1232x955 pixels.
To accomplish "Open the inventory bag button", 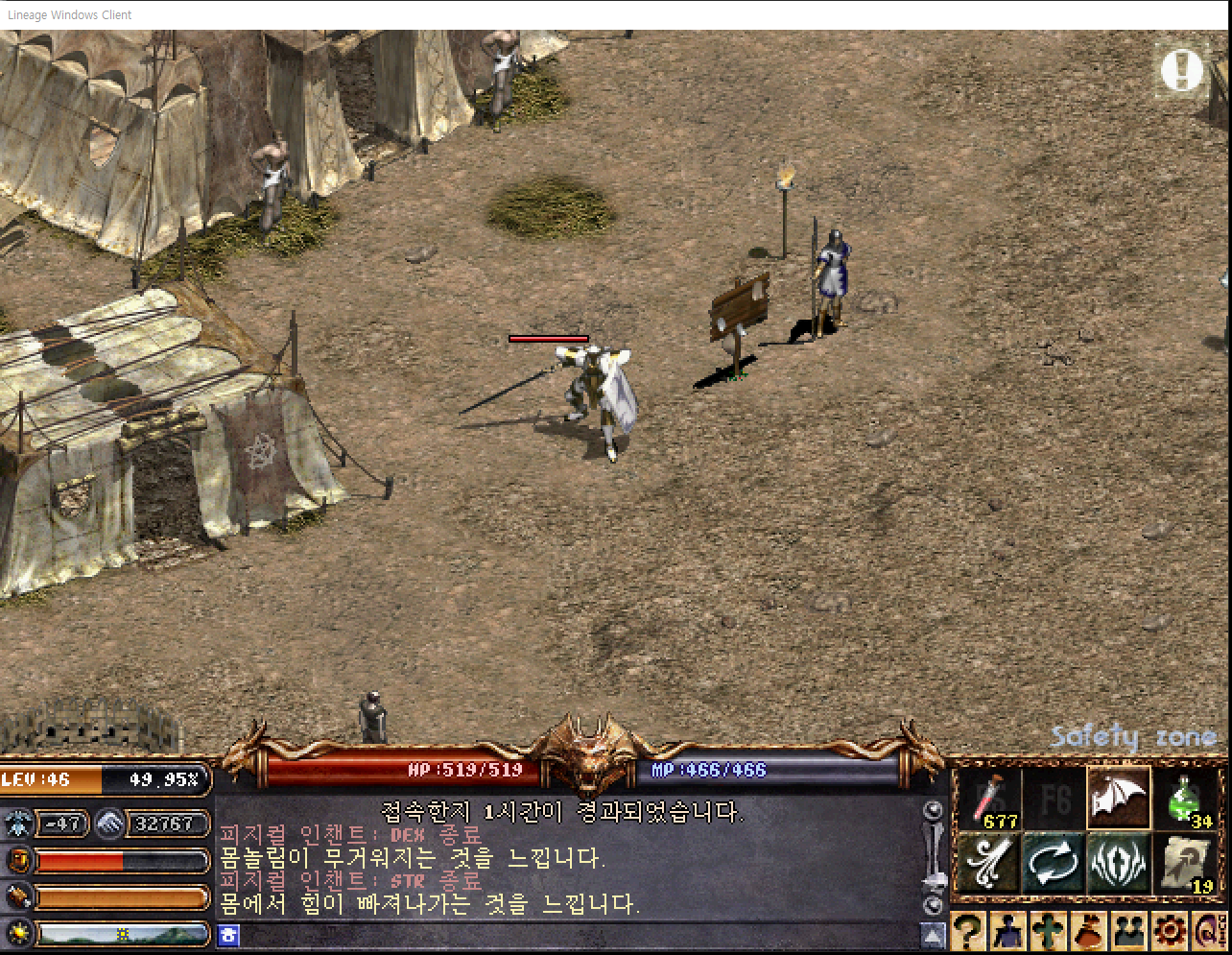I will click(x=1089, y=931).
